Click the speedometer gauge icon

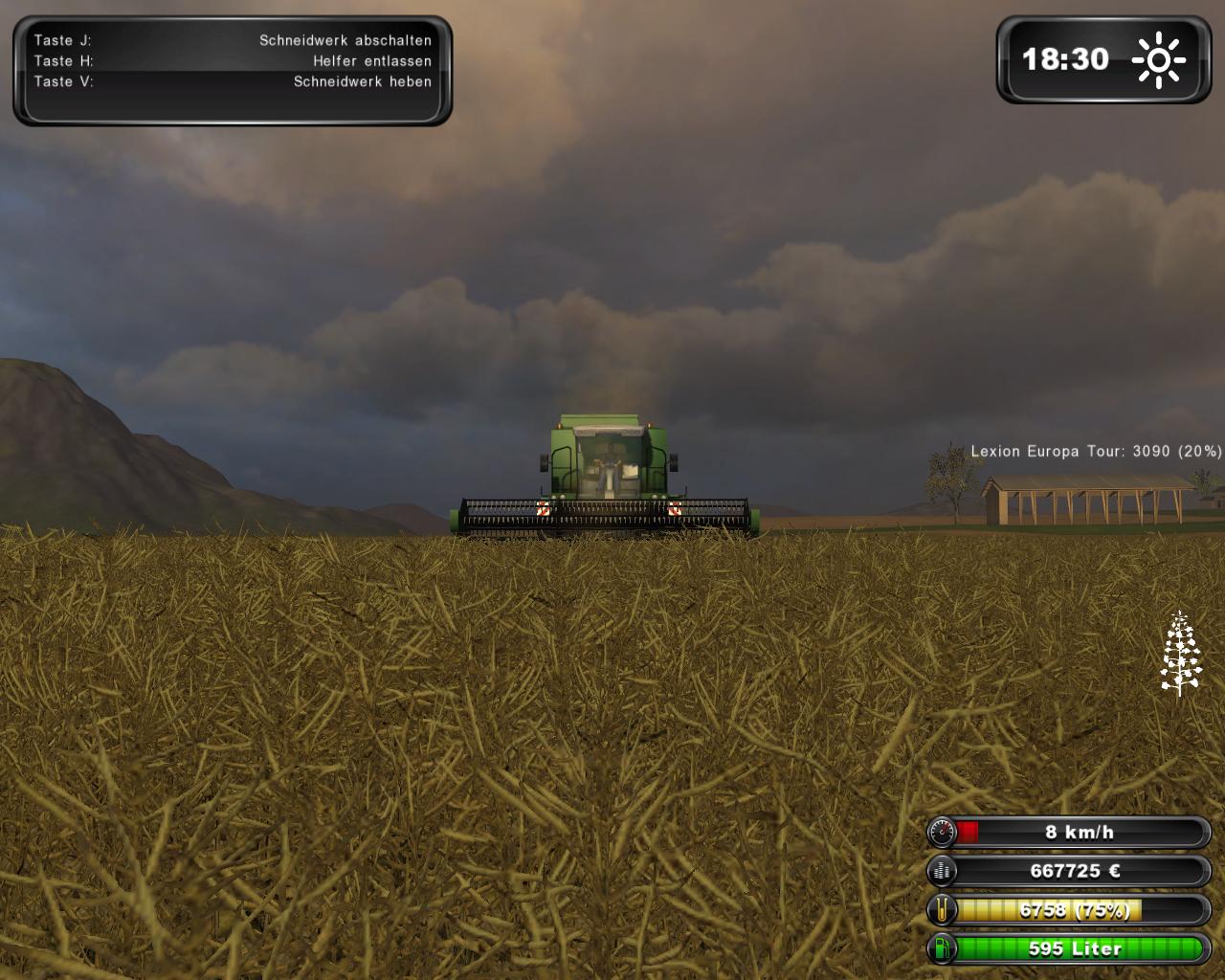tap(943, 833)
